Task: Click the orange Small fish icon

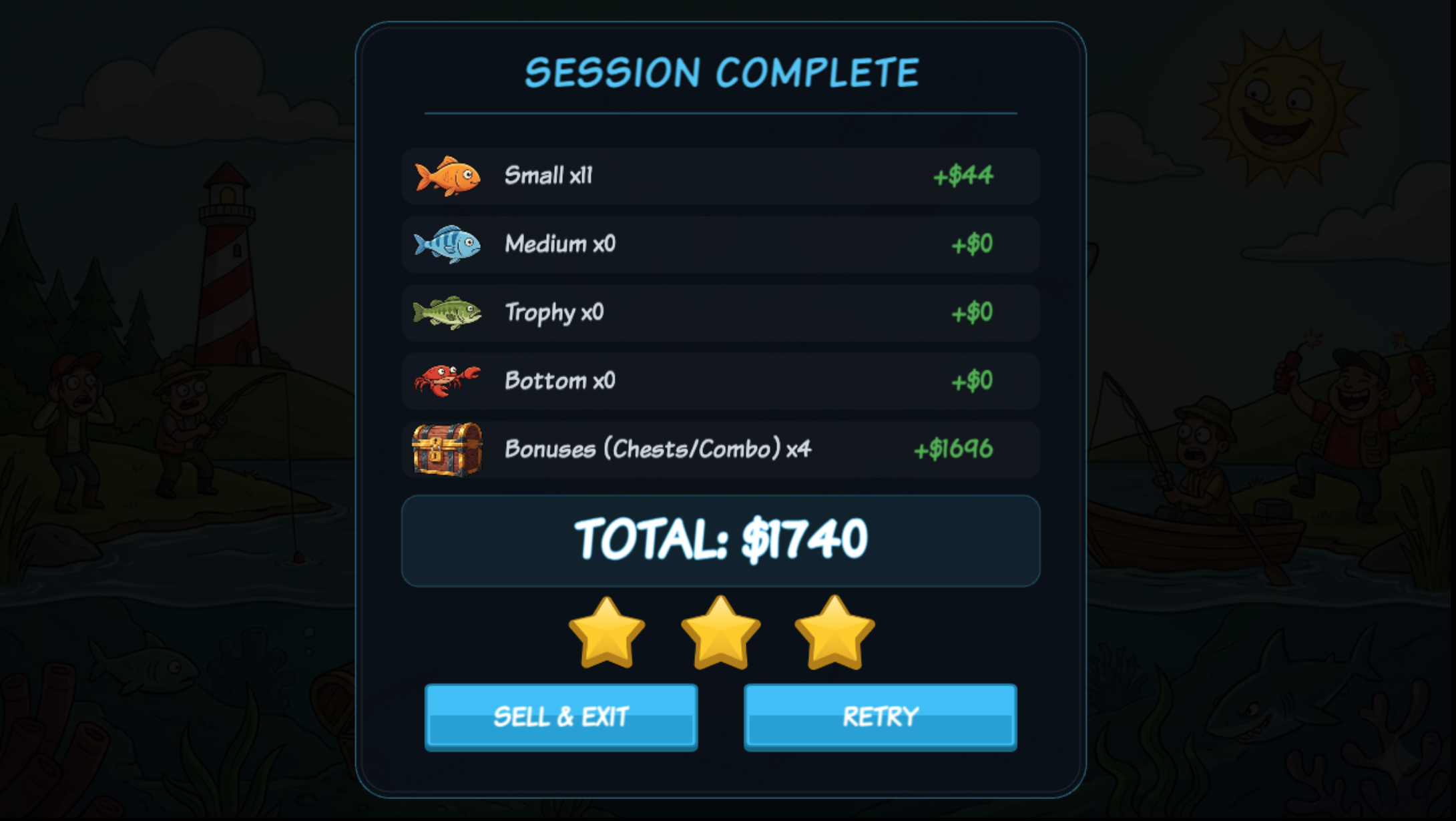Action: [x=446, y=175]
